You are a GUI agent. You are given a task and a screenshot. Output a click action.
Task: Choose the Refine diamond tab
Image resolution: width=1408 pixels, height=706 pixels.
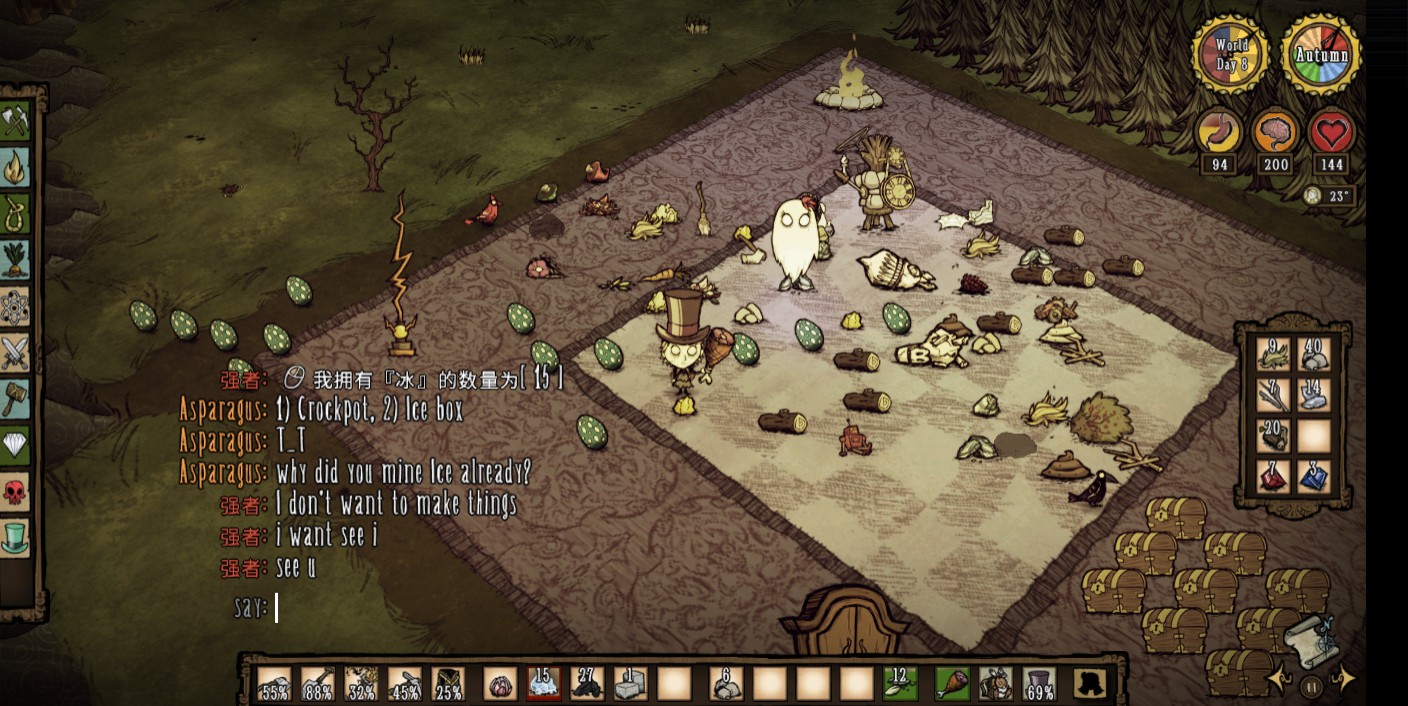pos(15,446)
